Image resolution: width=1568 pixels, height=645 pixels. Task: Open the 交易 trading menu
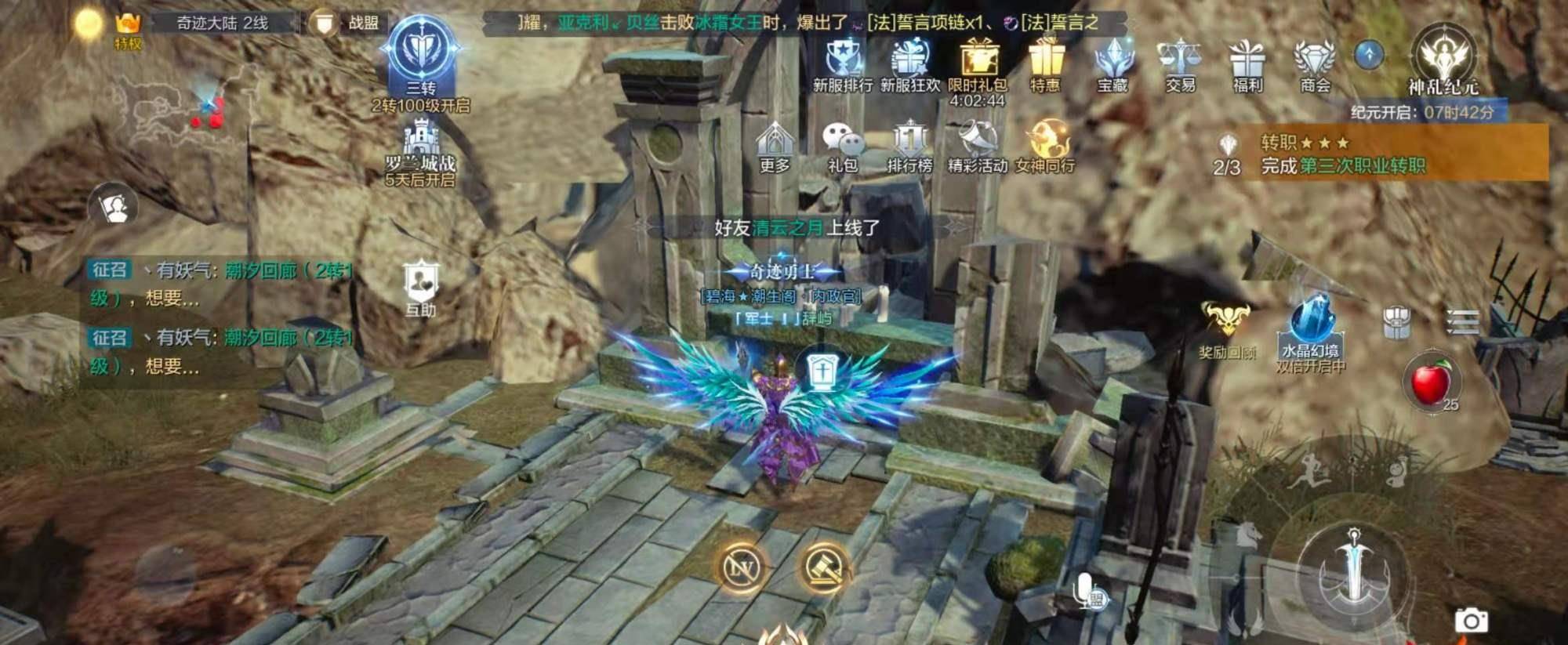(x=1180, y=61)
